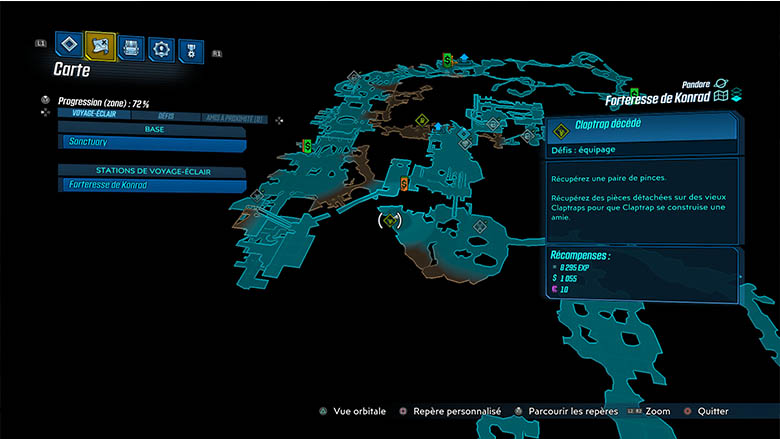Choose Sanctuary as fast travel destination
Screen dimensions: 780x439
[x=152, y=143]
